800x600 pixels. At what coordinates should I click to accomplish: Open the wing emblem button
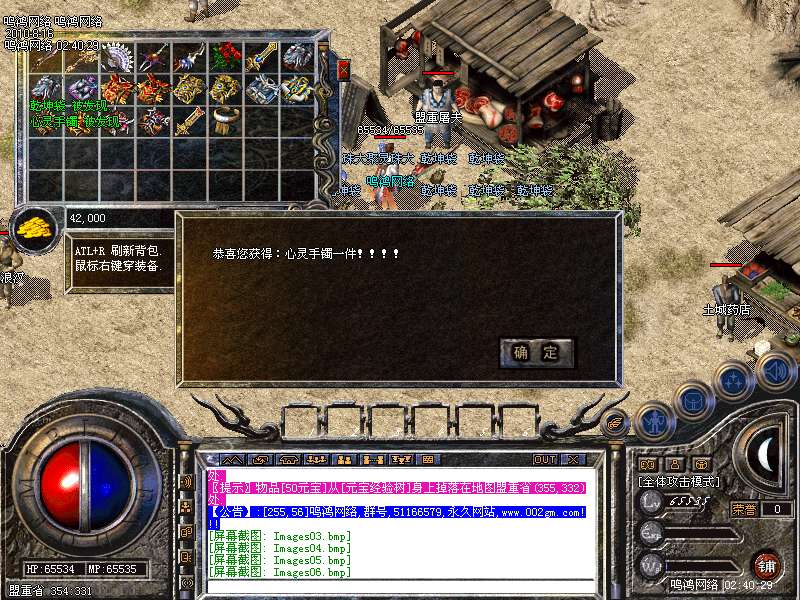pos(616,424)
